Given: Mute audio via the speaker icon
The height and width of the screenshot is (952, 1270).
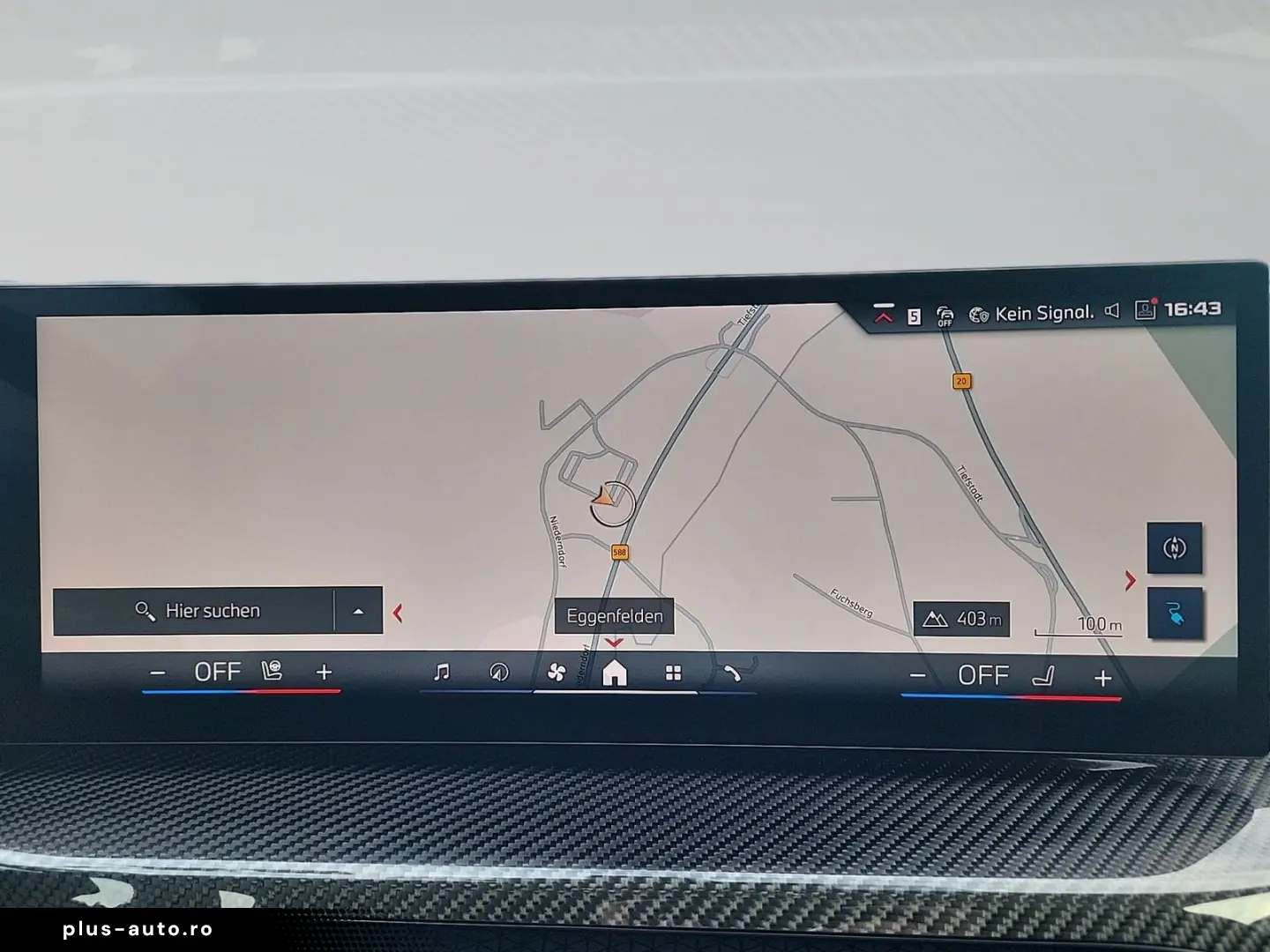Looking at the screenshot, I should [x=1111, y=311].
